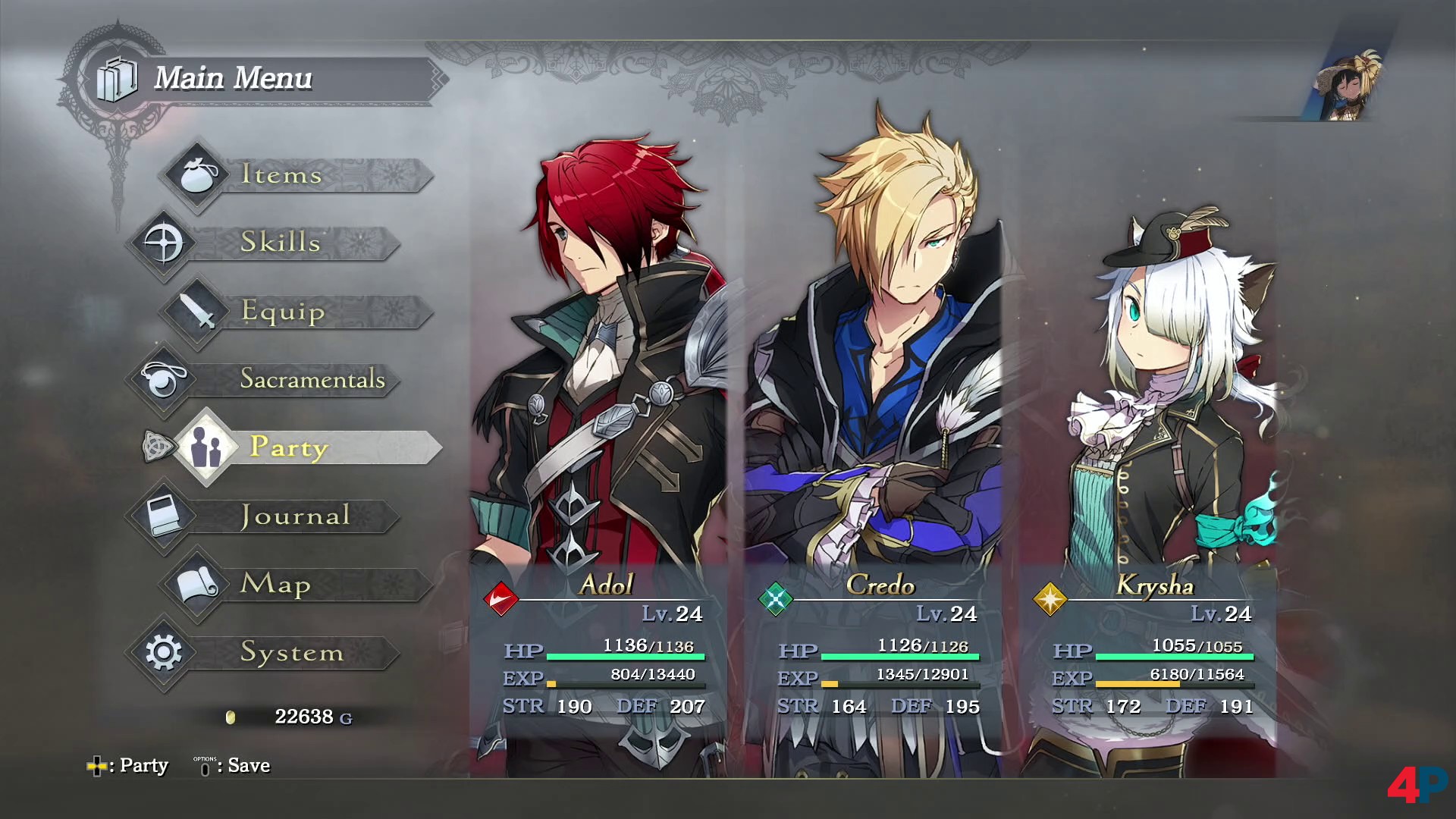Screen dimensions: 1456x819
Task: Select Adol's party member card
Action: 599,455
